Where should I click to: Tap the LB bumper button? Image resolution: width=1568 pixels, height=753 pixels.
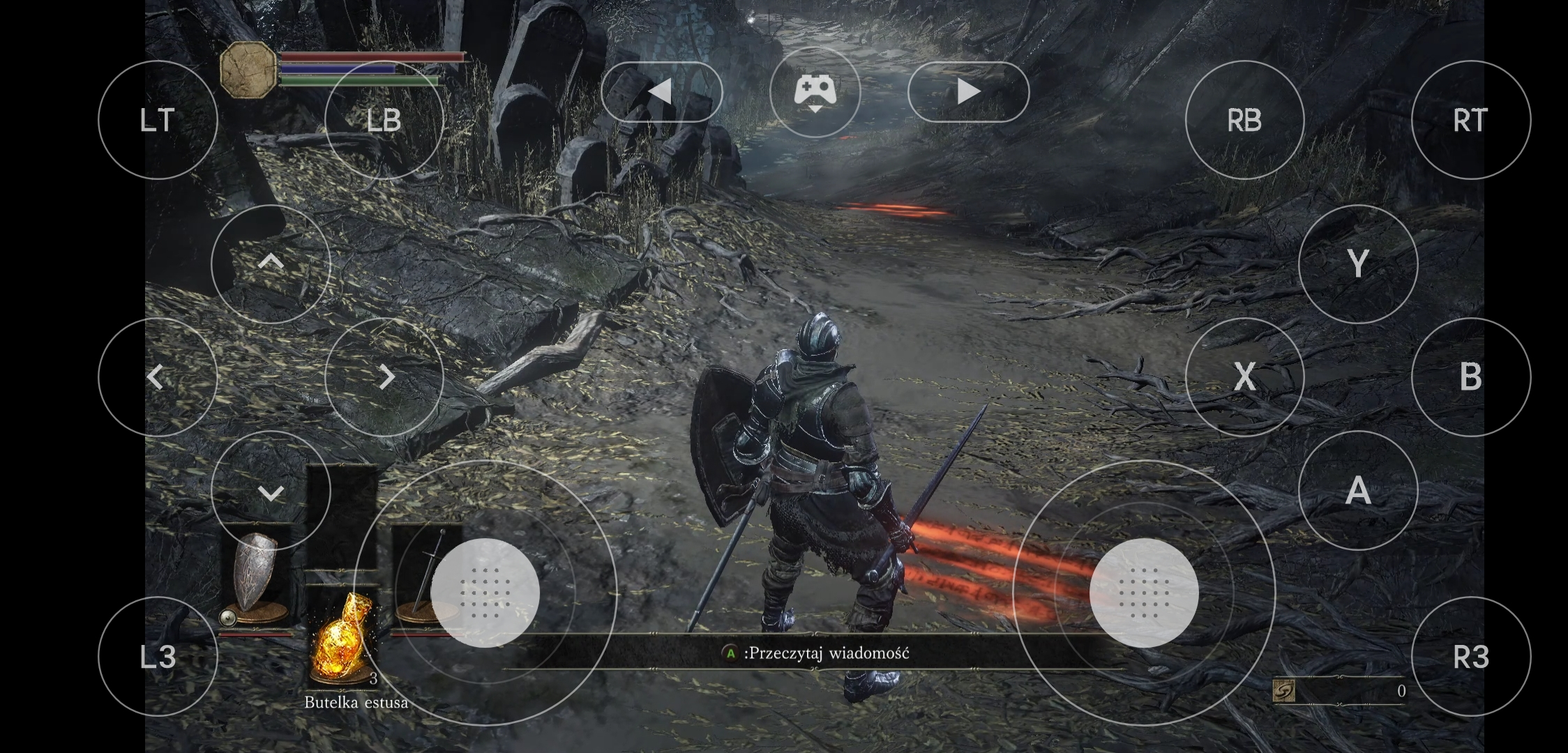(x=384, y=120)
